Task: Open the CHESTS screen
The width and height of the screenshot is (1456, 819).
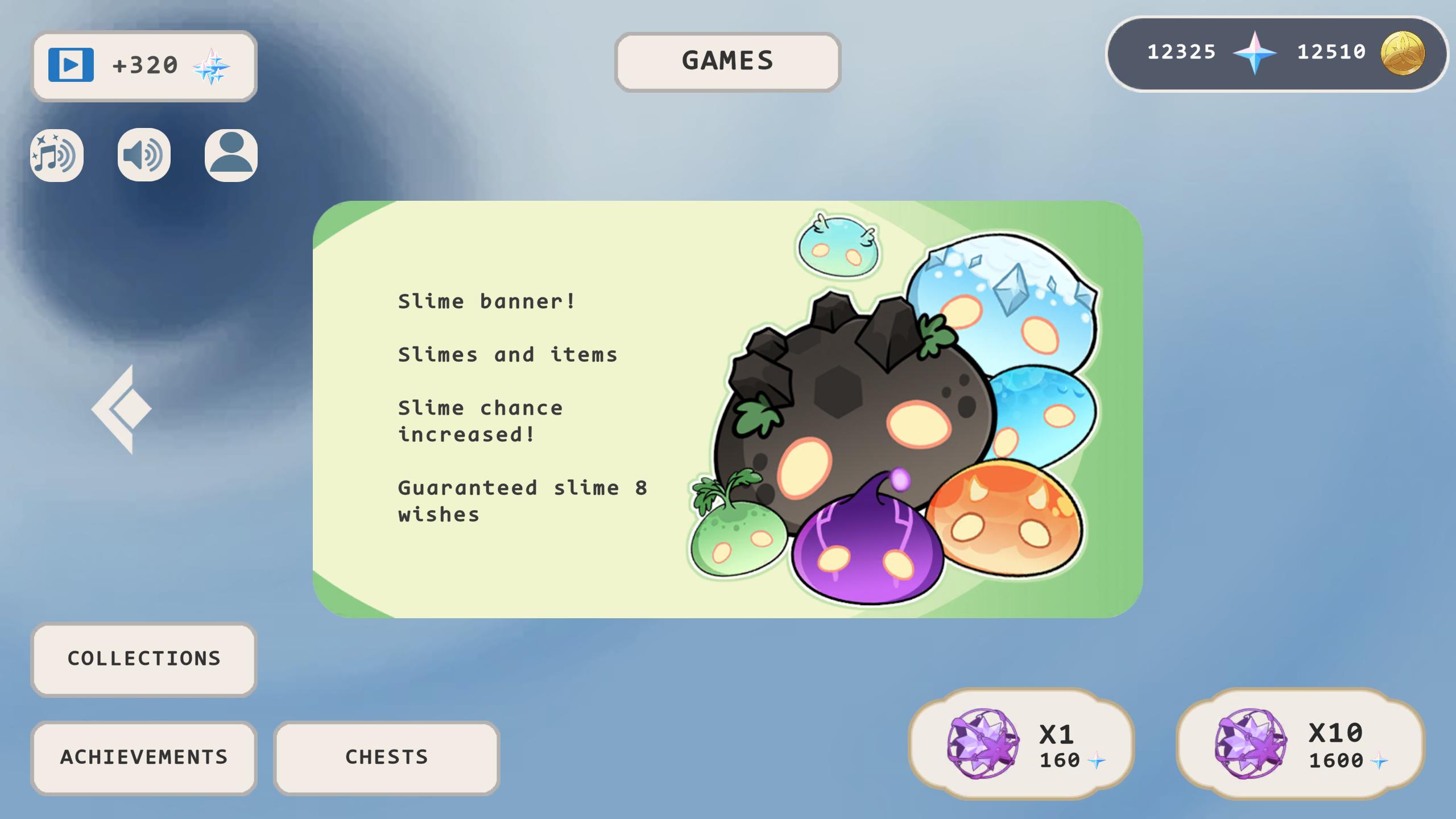Action: coord(387,757)
